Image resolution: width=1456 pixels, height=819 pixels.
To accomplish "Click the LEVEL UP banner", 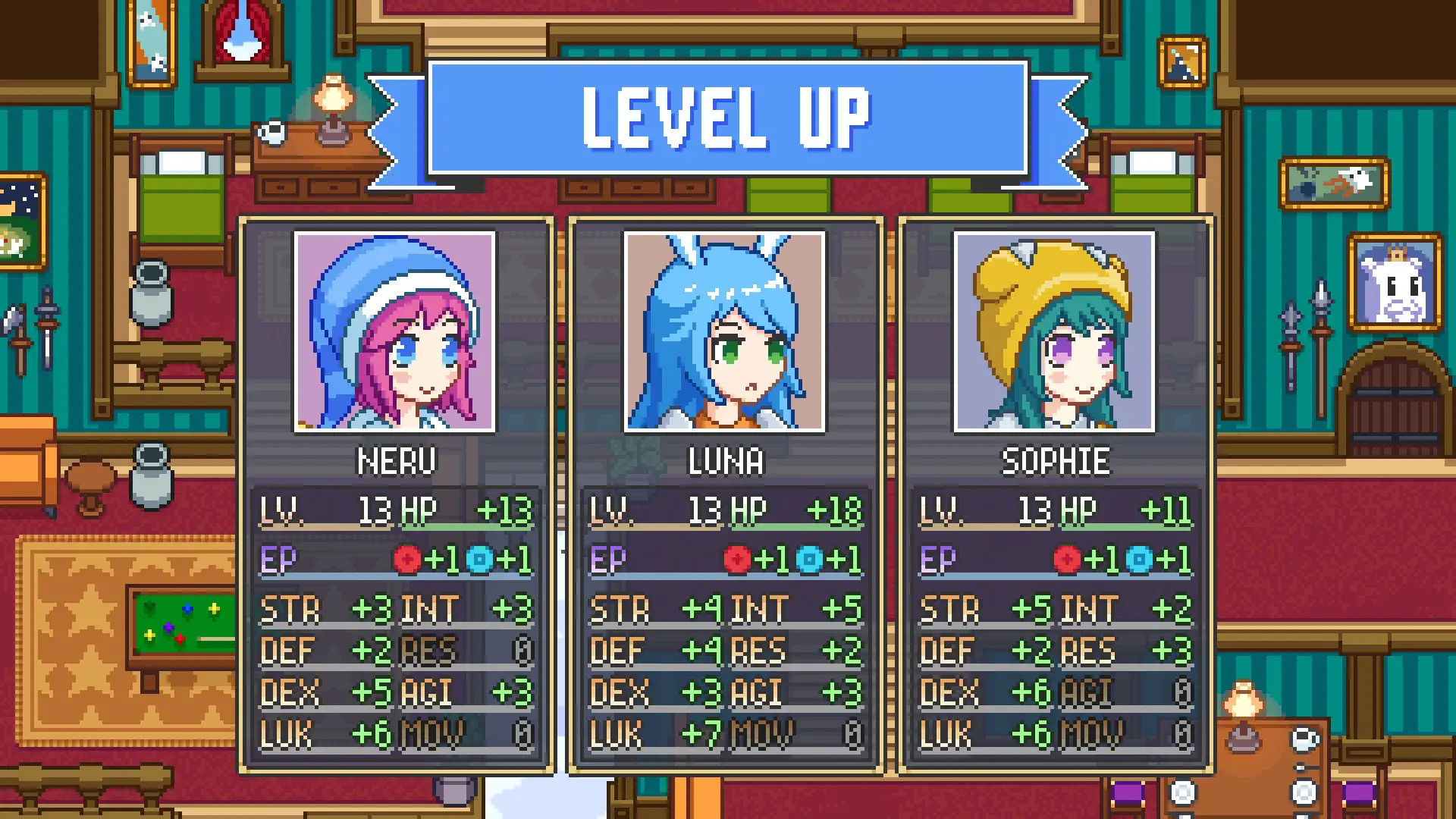I will (726, 116).
